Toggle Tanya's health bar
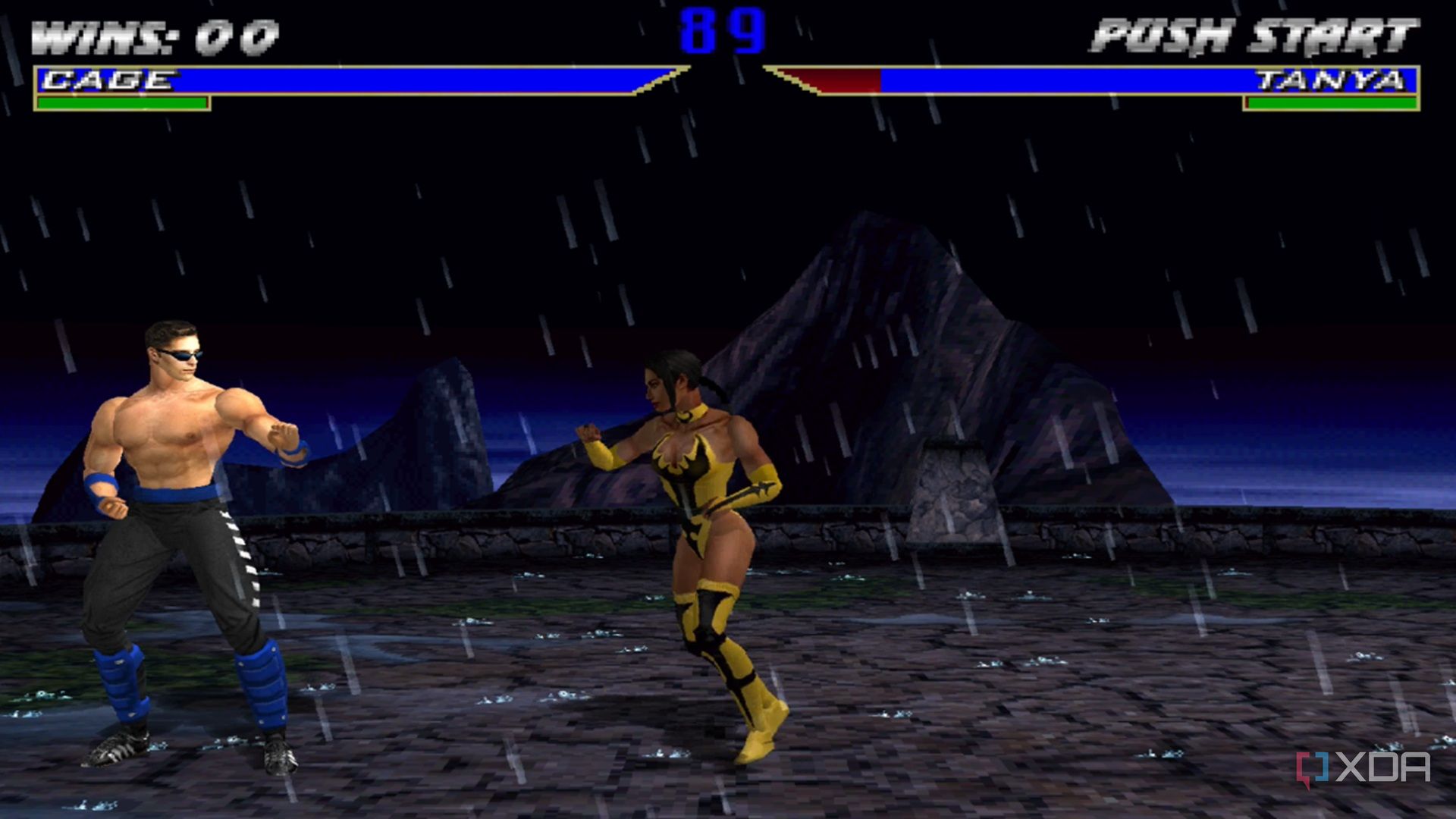1456x819 pixels. coord(1062,78)
